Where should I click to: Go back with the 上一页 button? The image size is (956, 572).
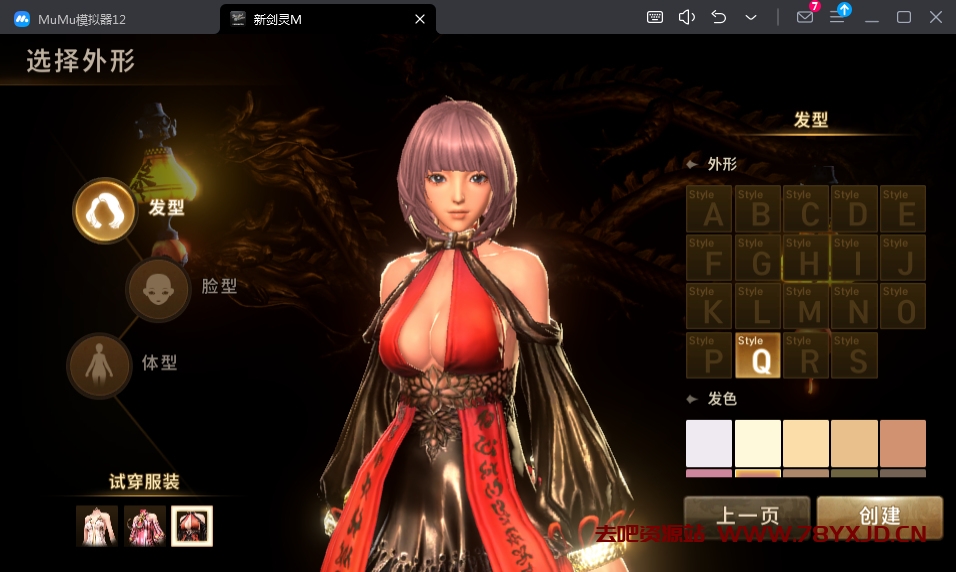[x=747, y=515]
